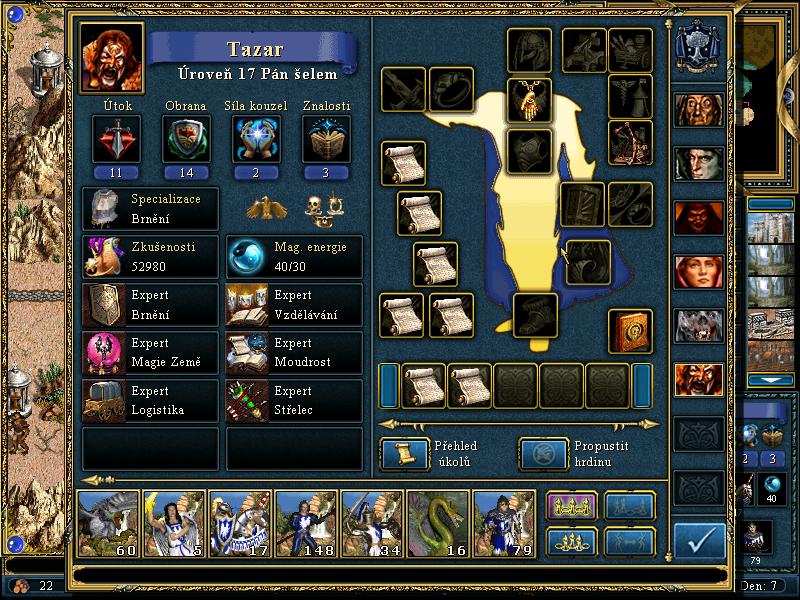Screen dimensions: 800x600
Task: Select the crusader stack of 148
Action: [x=306, y=522]
